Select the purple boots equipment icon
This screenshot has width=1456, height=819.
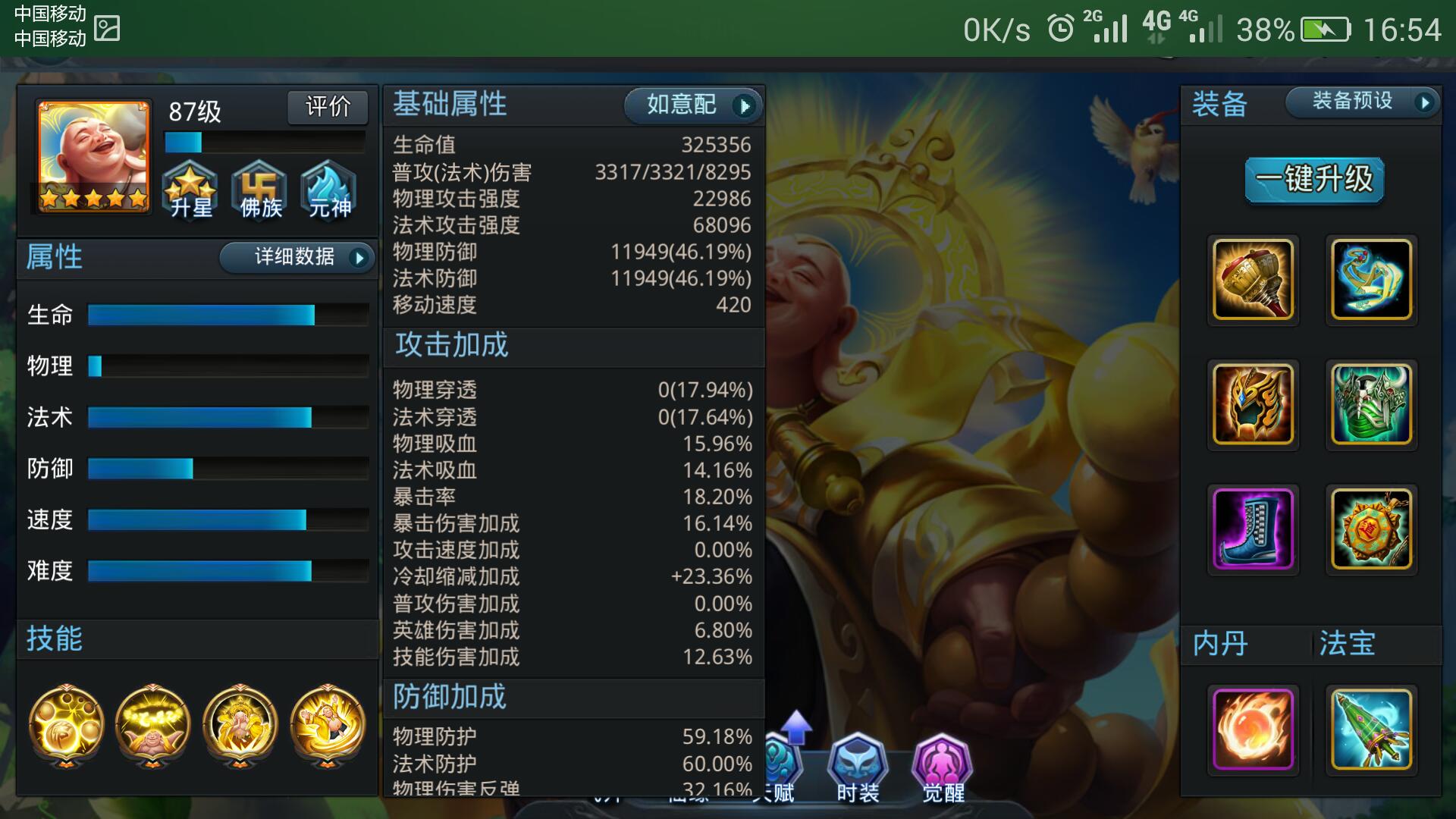[1253, 531]
